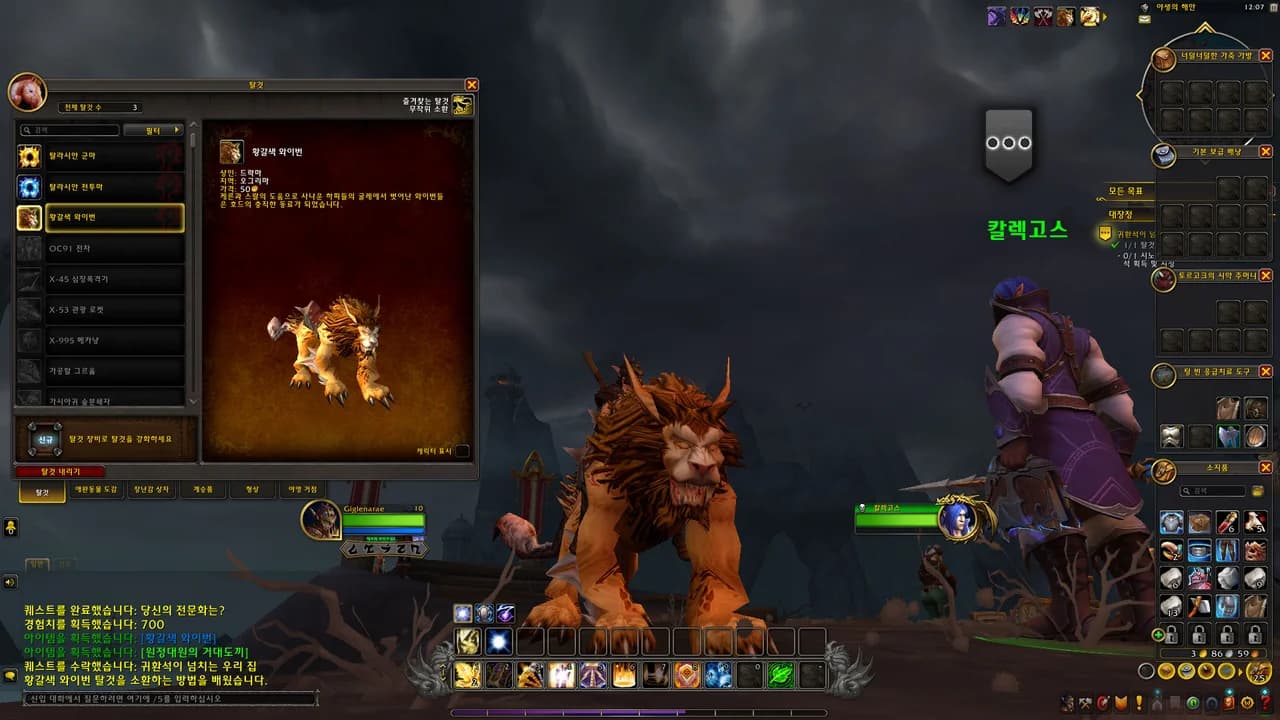Activate the green leaf ability on action bar

(780, 676)
